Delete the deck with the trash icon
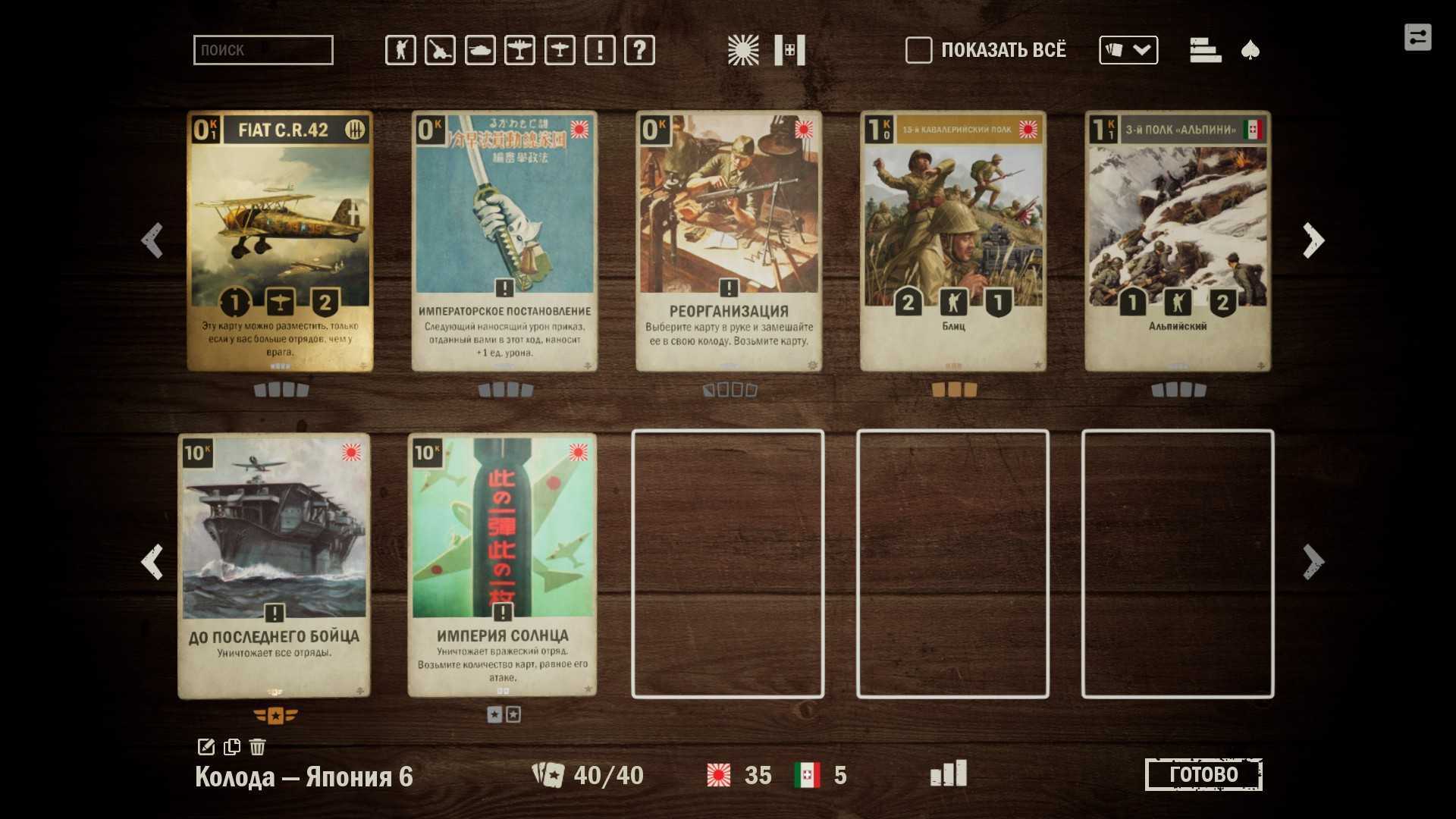The image size is (1456, 819). 257,747
